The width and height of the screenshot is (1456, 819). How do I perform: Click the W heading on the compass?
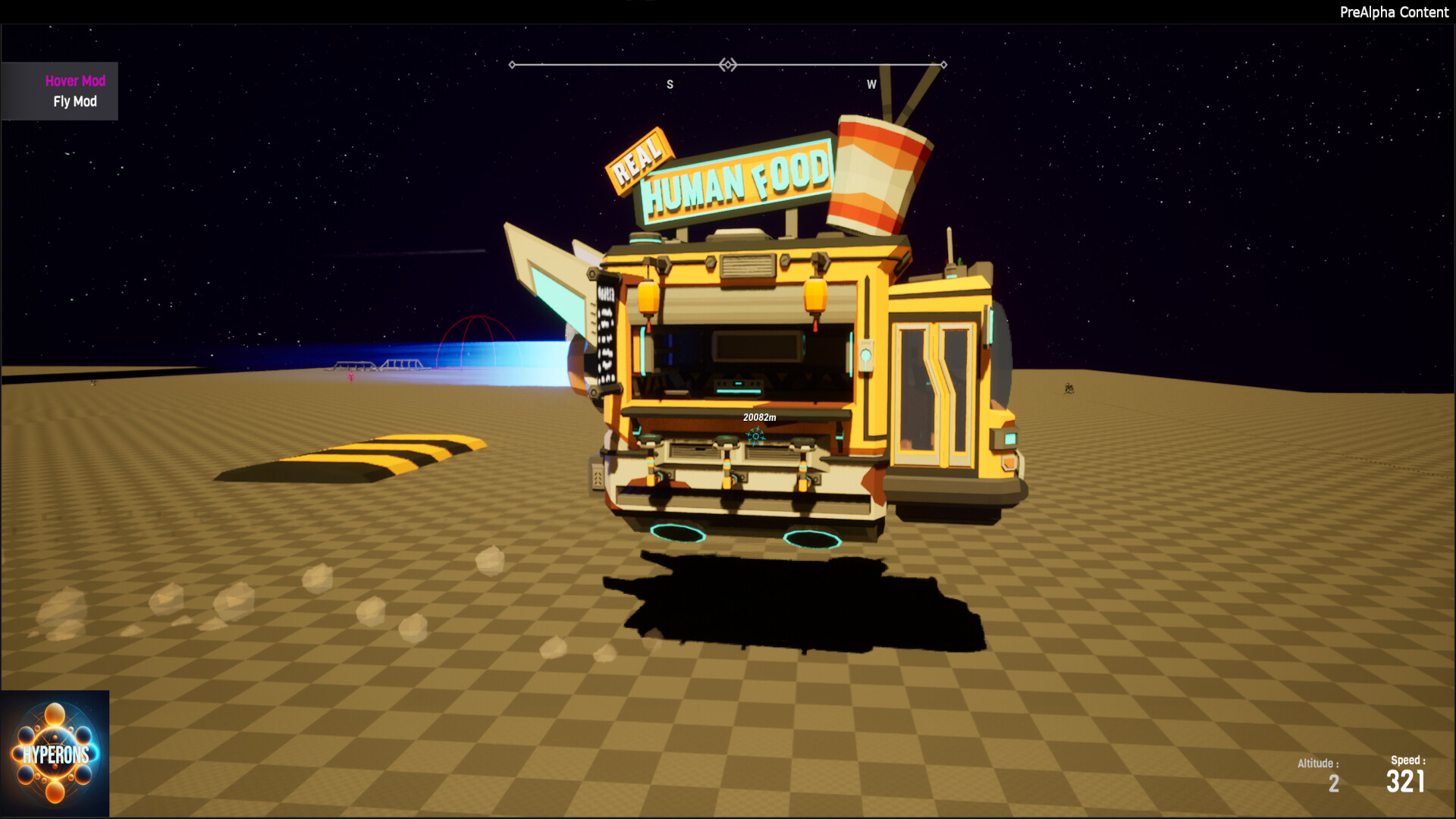coord(871,85)
